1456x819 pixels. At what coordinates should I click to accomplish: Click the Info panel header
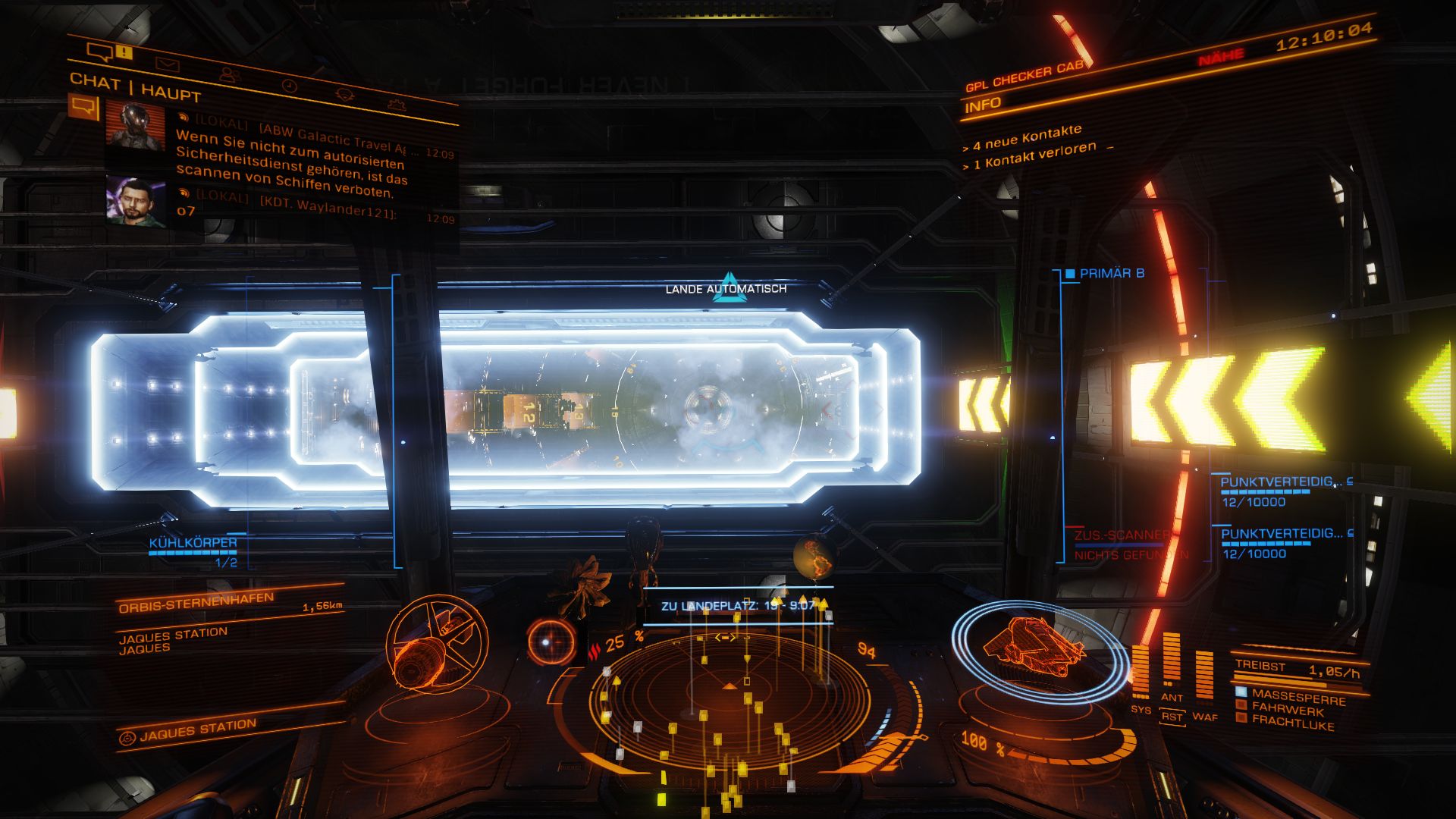point(983,105)
